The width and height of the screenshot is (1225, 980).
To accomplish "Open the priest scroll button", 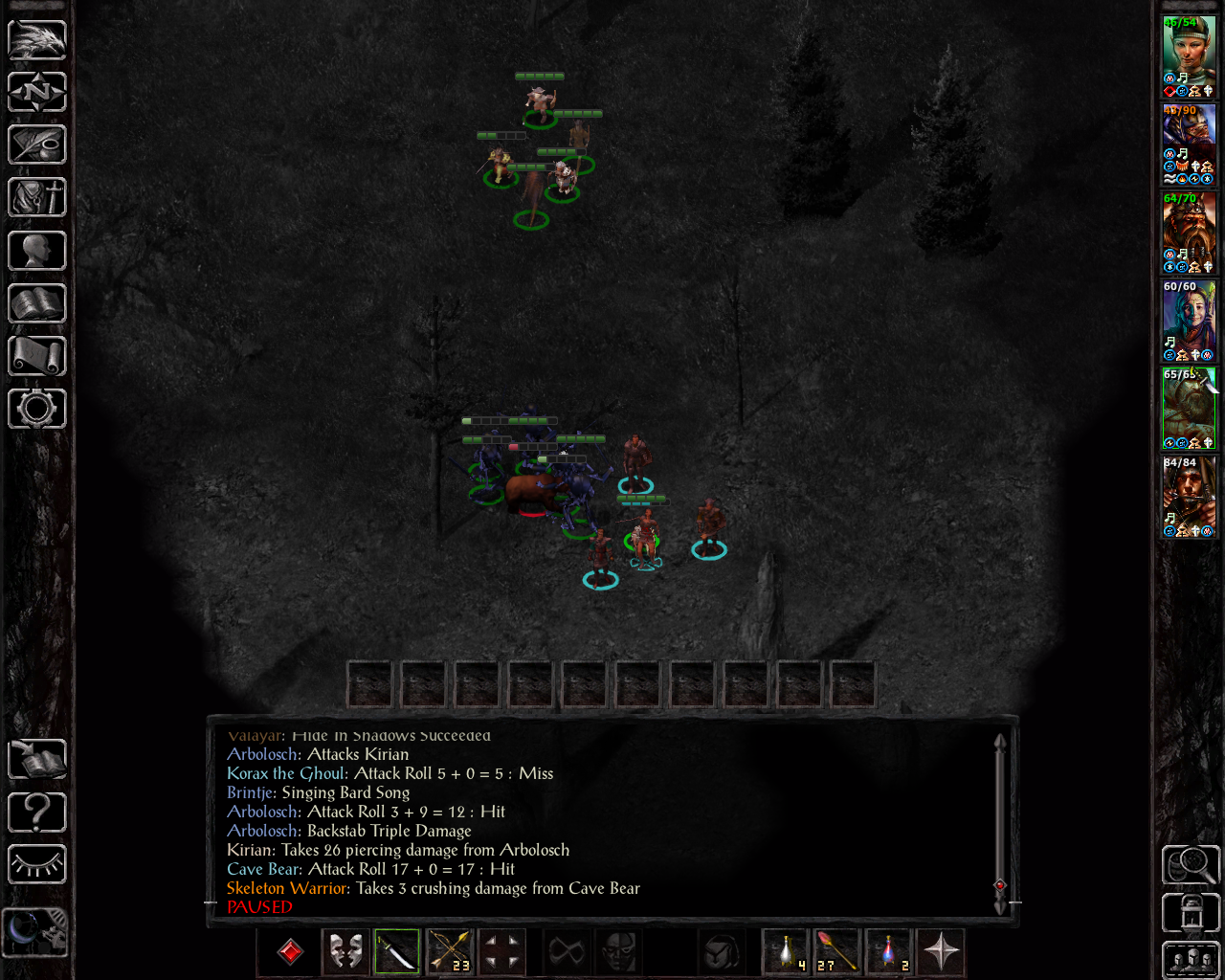I will pos(37,356).
